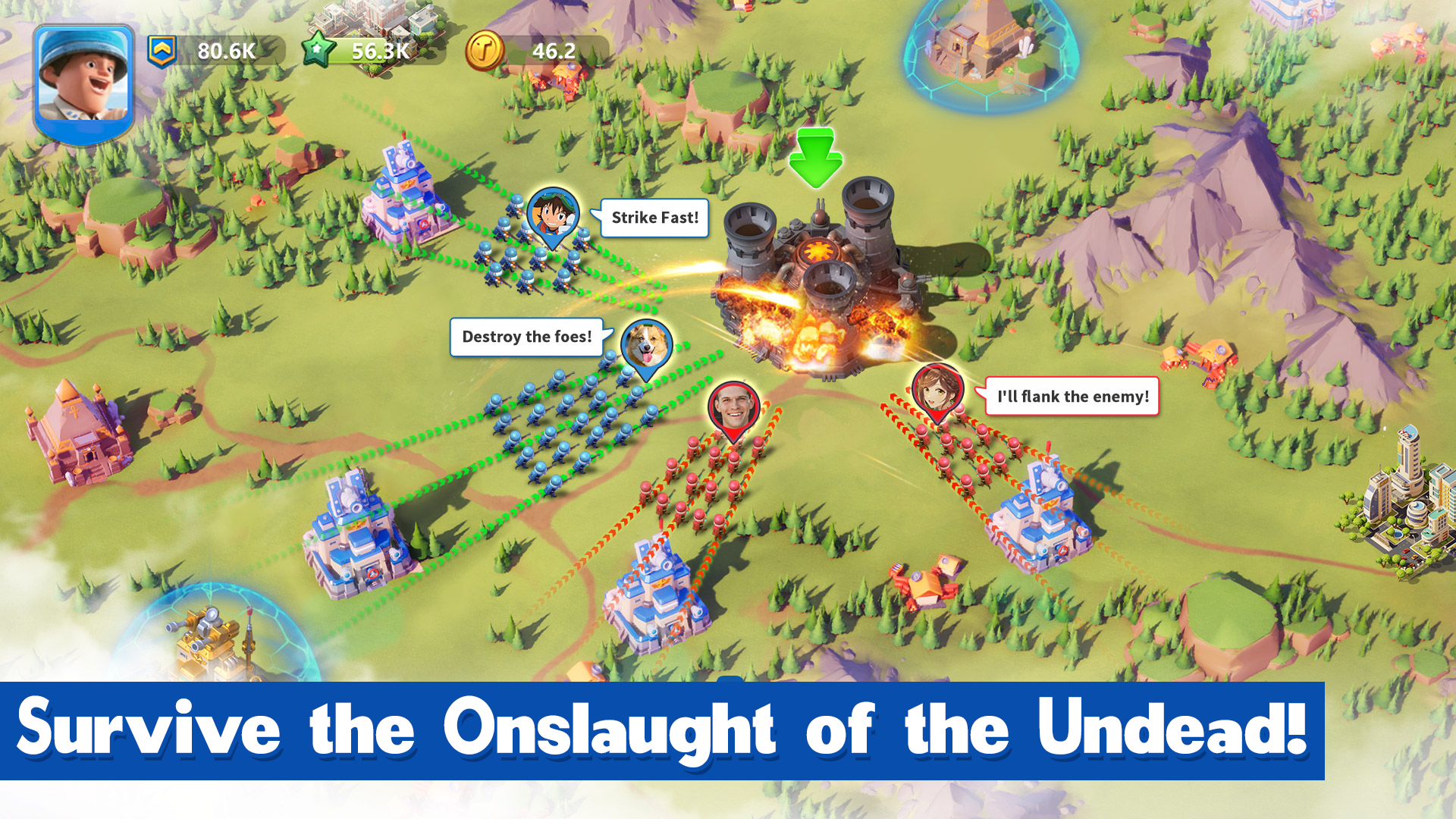The width and height of the screenshot is (1456, 819).
Task: Tap the blue shield power icon
Action: coord(162,51)
